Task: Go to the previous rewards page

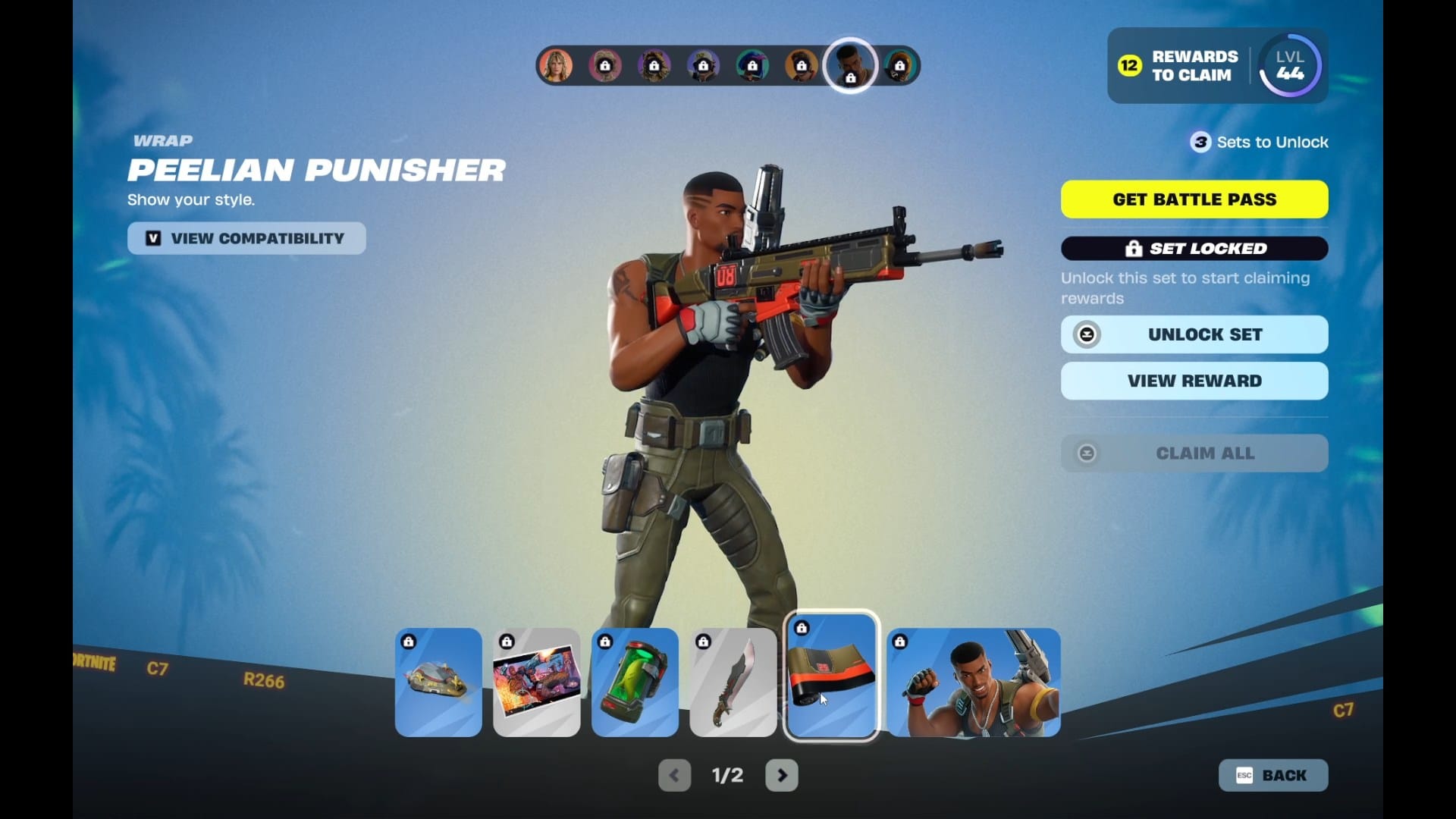Action: pos(674,775)
